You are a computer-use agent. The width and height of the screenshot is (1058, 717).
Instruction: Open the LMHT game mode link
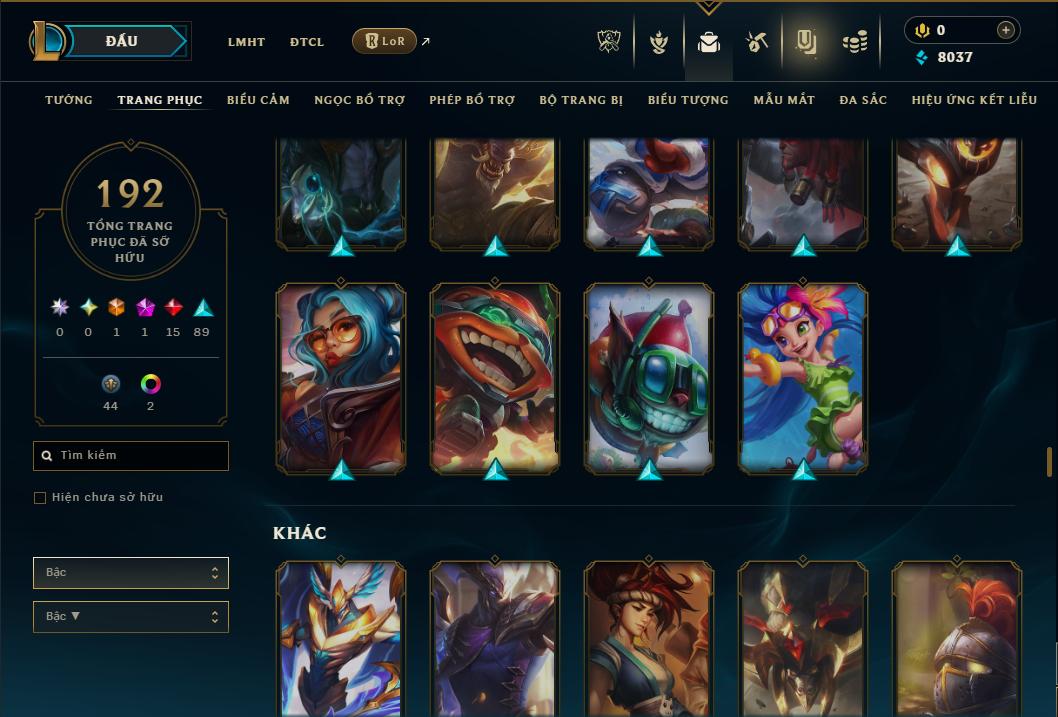(x=246, y=42)
